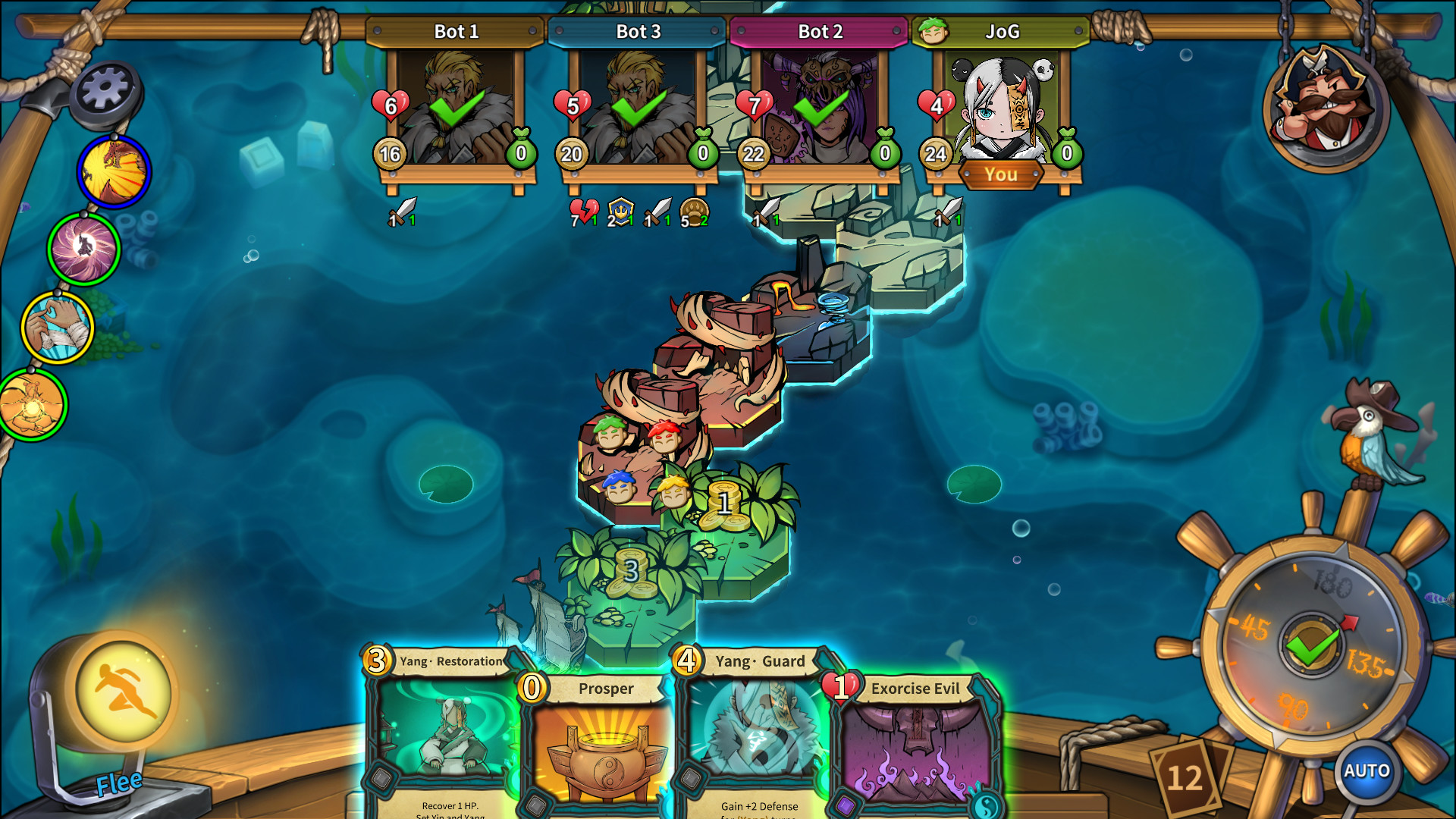
Task: Select the Bot 3 name tab
Action: pyautogui.click(x=638, y=32)
